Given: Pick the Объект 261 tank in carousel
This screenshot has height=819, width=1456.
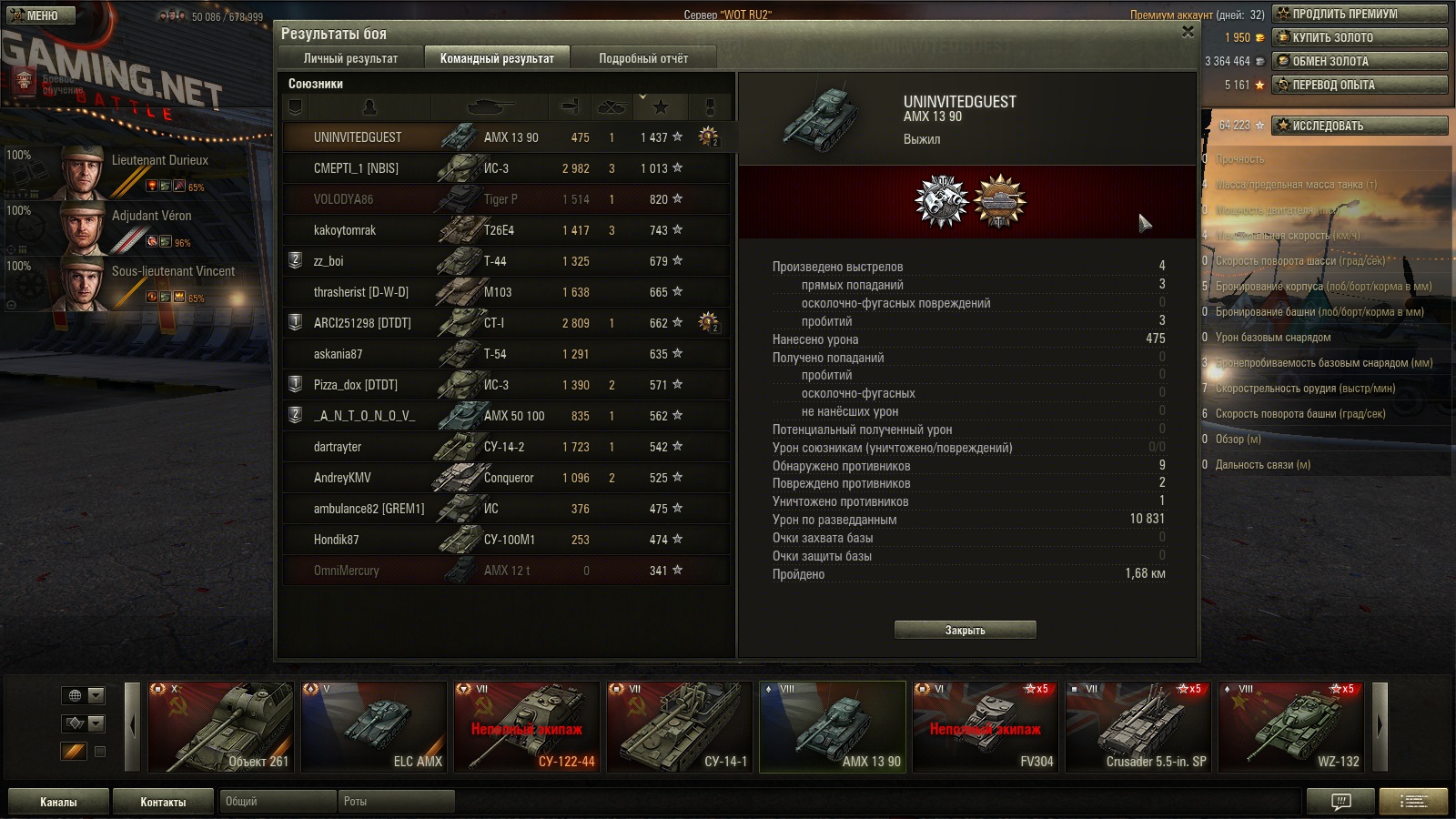Looking at the screenshot, I should click(x=221, y=727).
